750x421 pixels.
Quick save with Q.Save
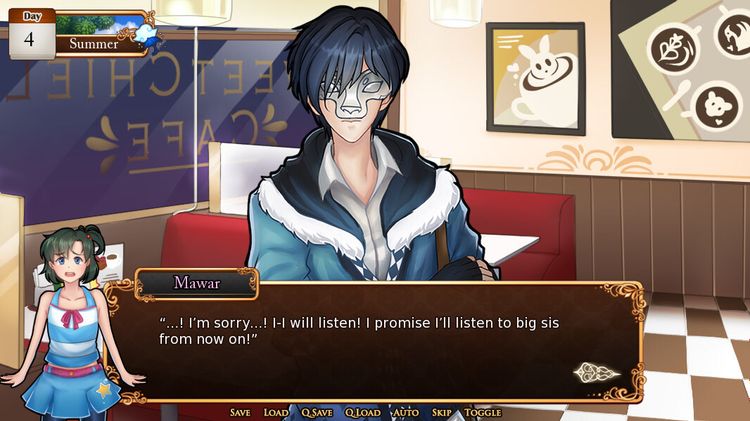tap(317, 412)
